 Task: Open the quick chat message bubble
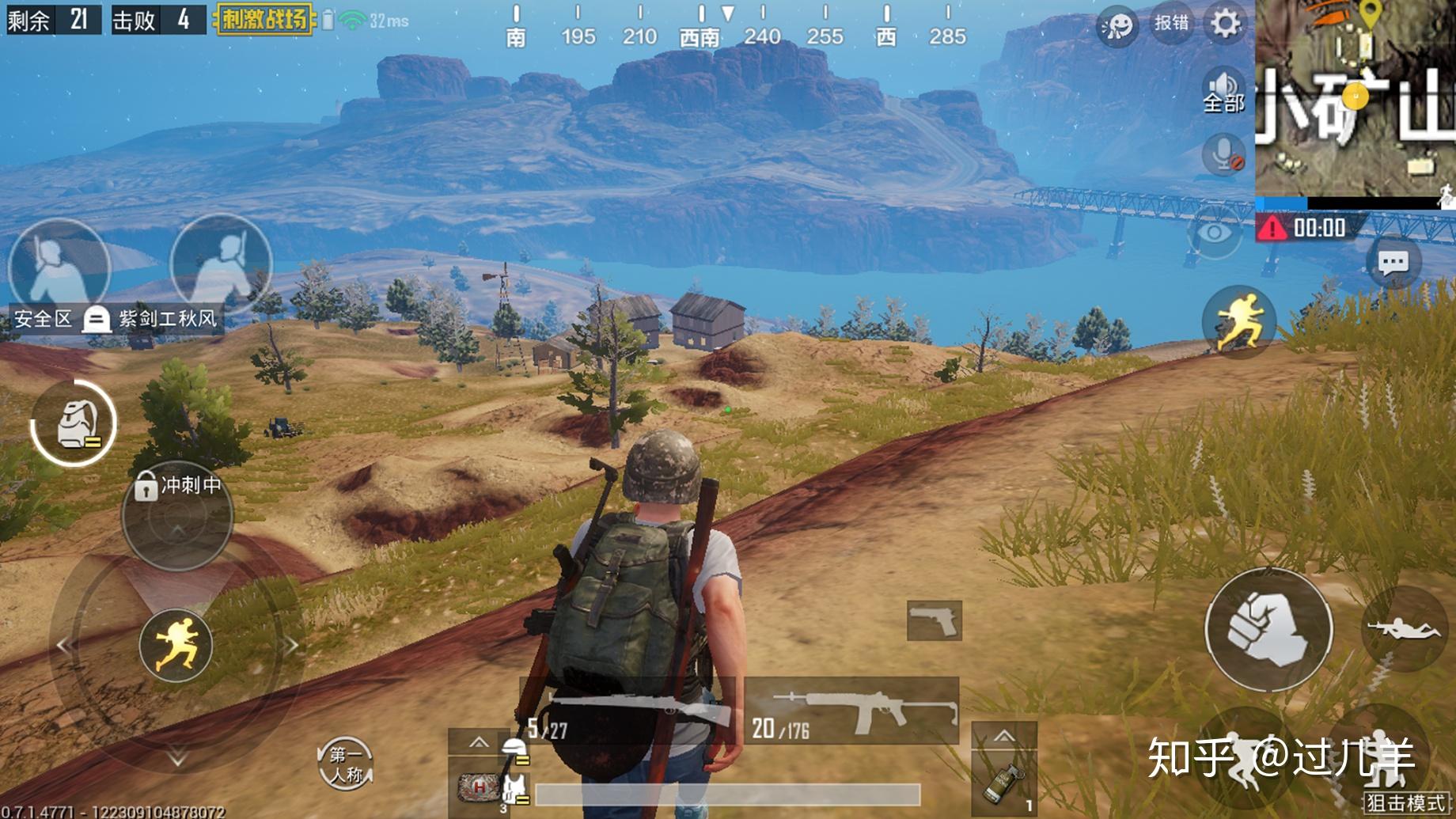pos(1393,263)
